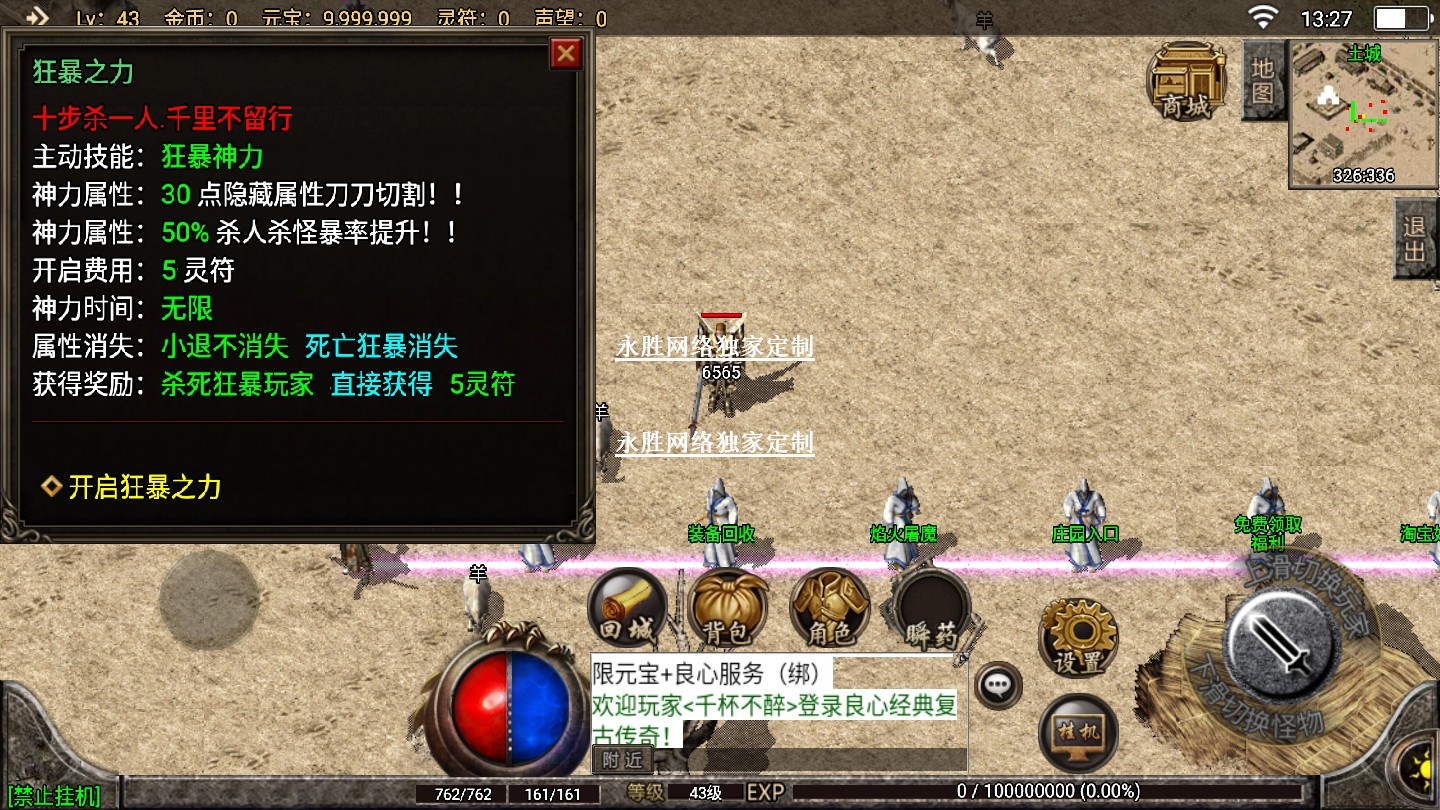Tap the 瞬药 quick potion slot

[931, 608]
